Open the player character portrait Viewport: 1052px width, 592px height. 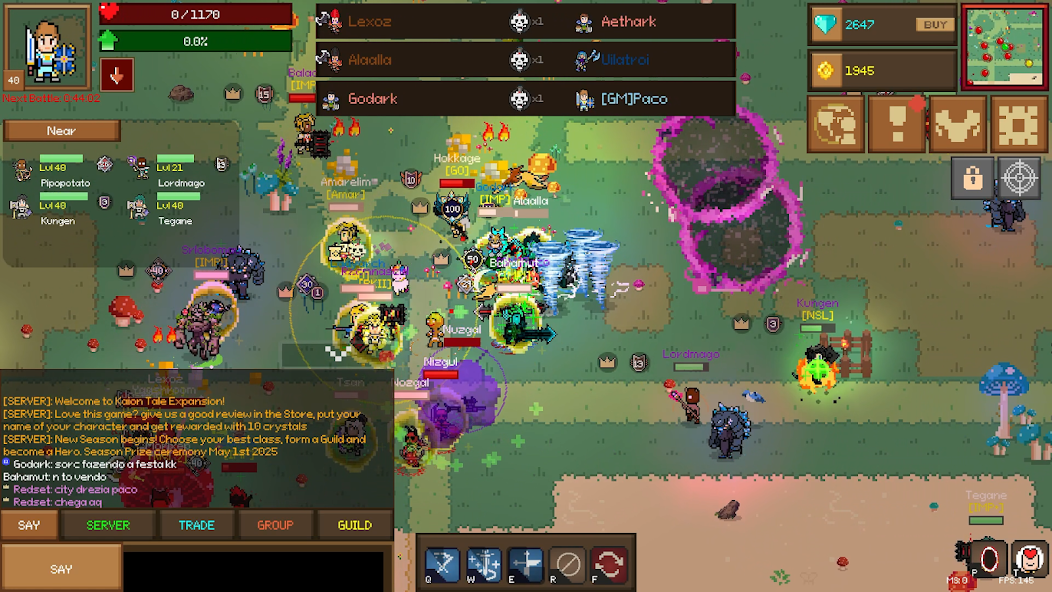pyautogui.click(x=48, y=46)
